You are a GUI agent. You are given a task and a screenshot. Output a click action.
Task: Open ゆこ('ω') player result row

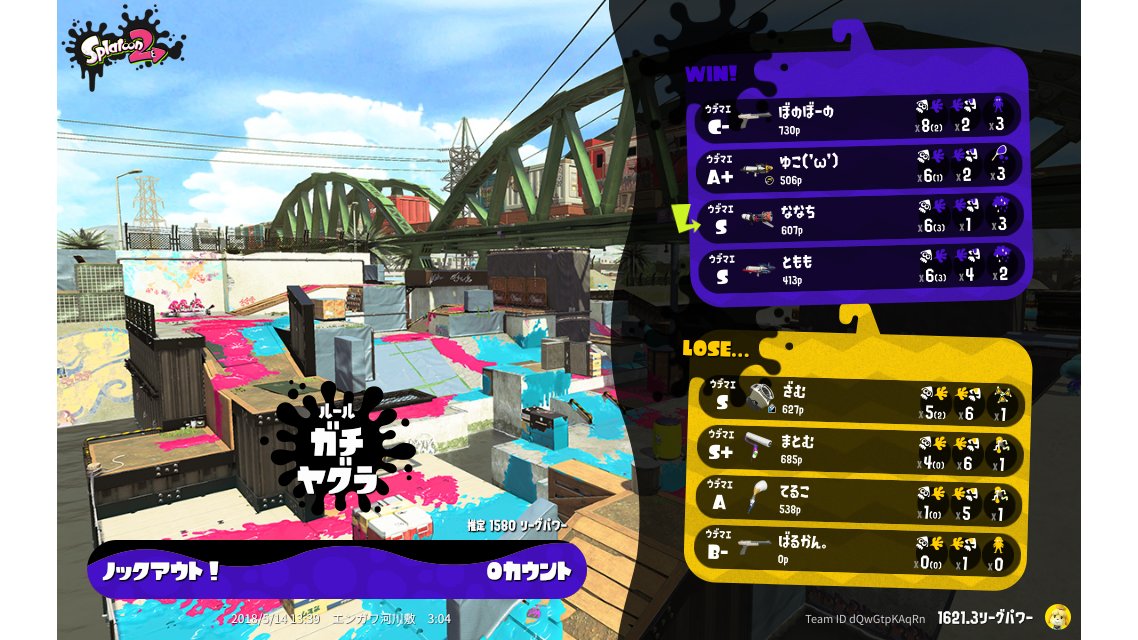pyautogui.click(x=858, y=168)
